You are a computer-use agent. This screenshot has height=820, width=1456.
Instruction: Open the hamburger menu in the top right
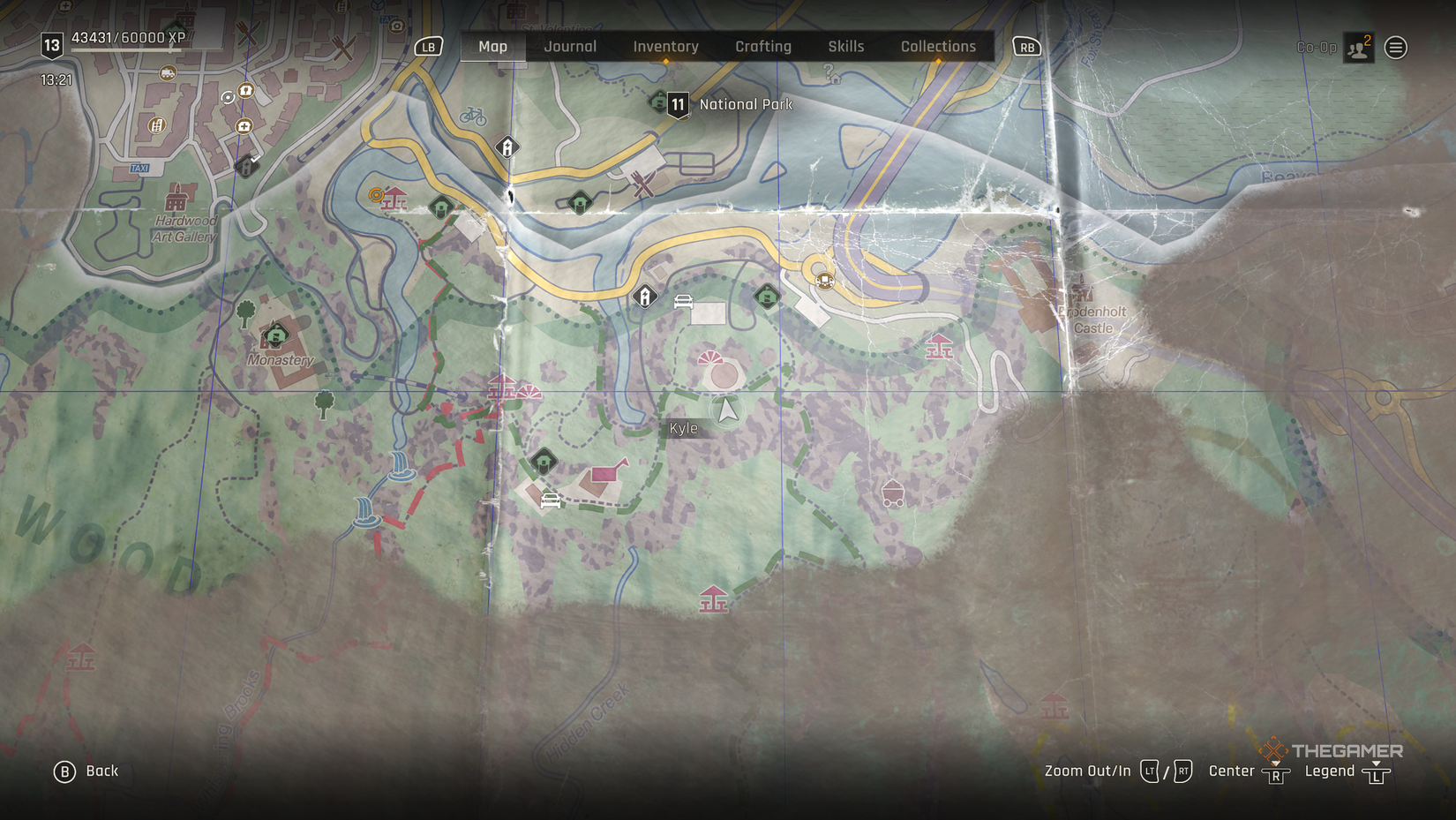(1395, 47)
